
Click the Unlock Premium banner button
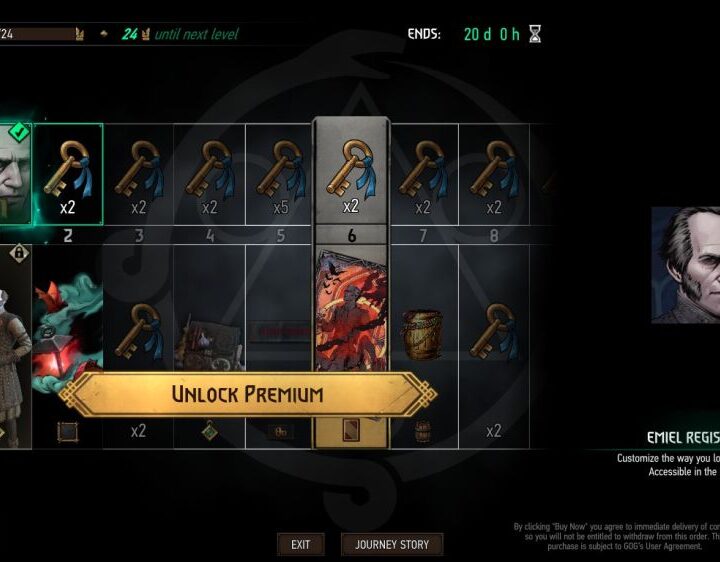[247, 393]
